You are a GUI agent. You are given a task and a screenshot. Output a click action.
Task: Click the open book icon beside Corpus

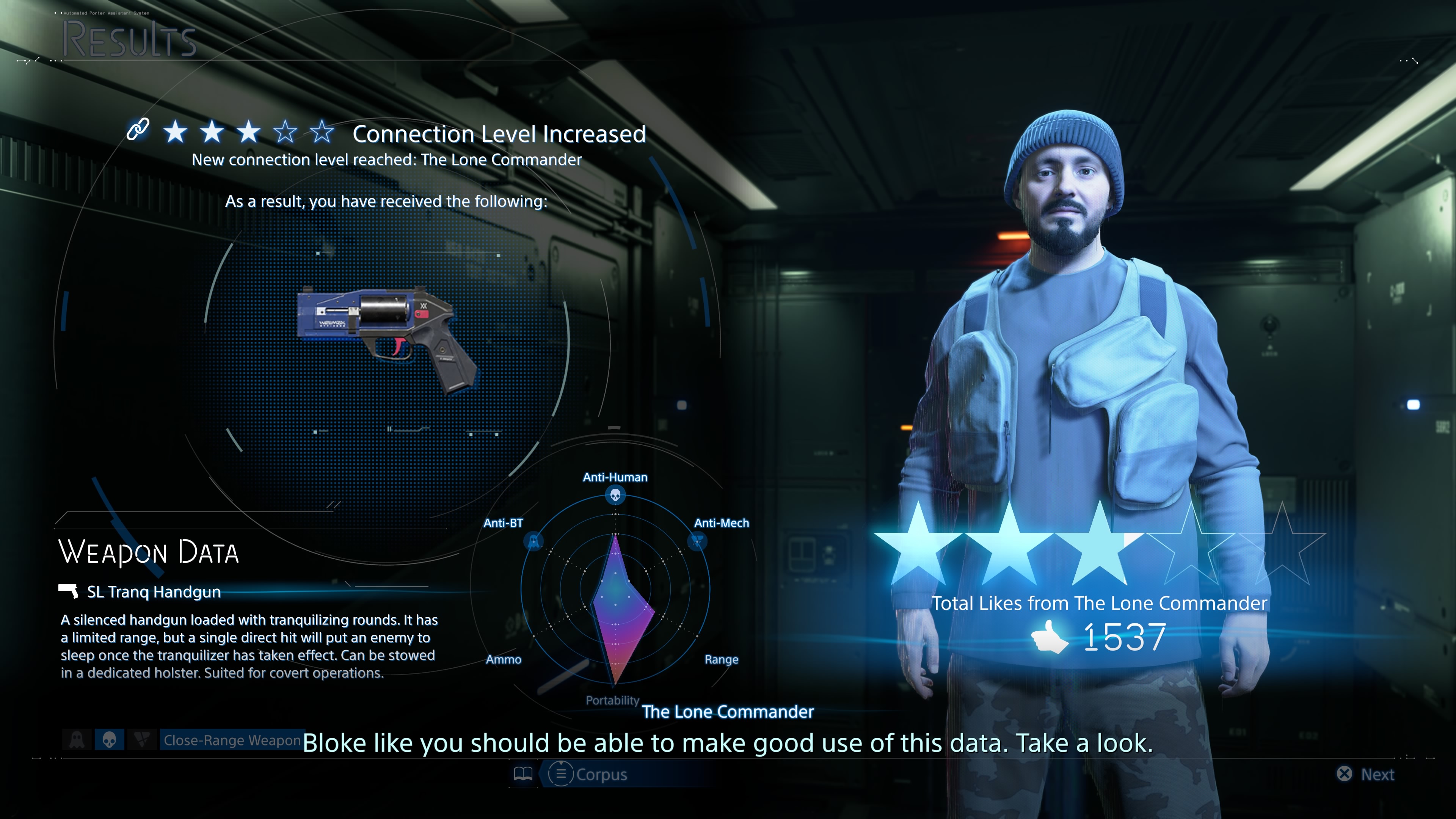[x=523, y=774]
